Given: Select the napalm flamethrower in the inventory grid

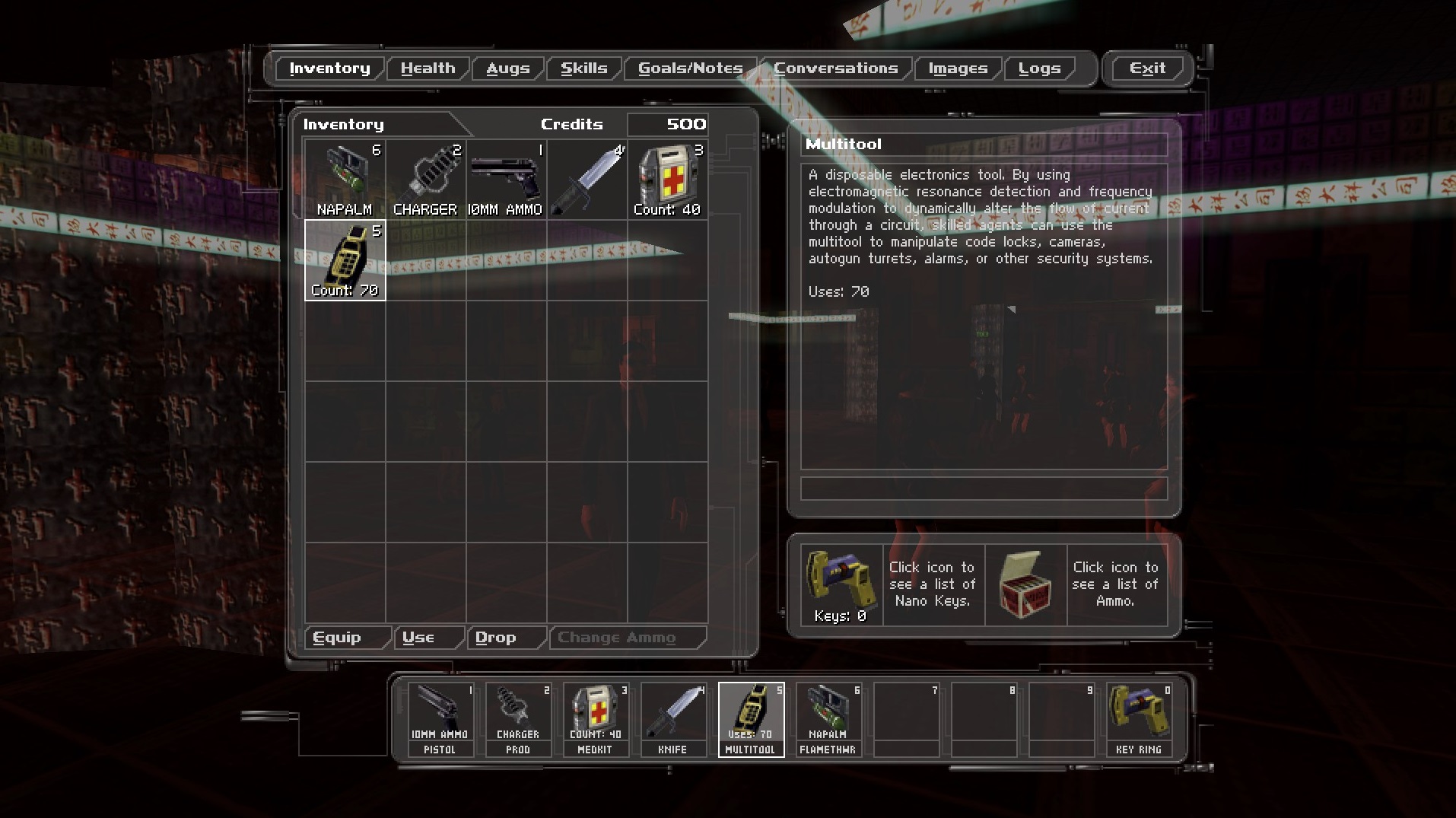Looking at the screenshot, I should [345, 180].
